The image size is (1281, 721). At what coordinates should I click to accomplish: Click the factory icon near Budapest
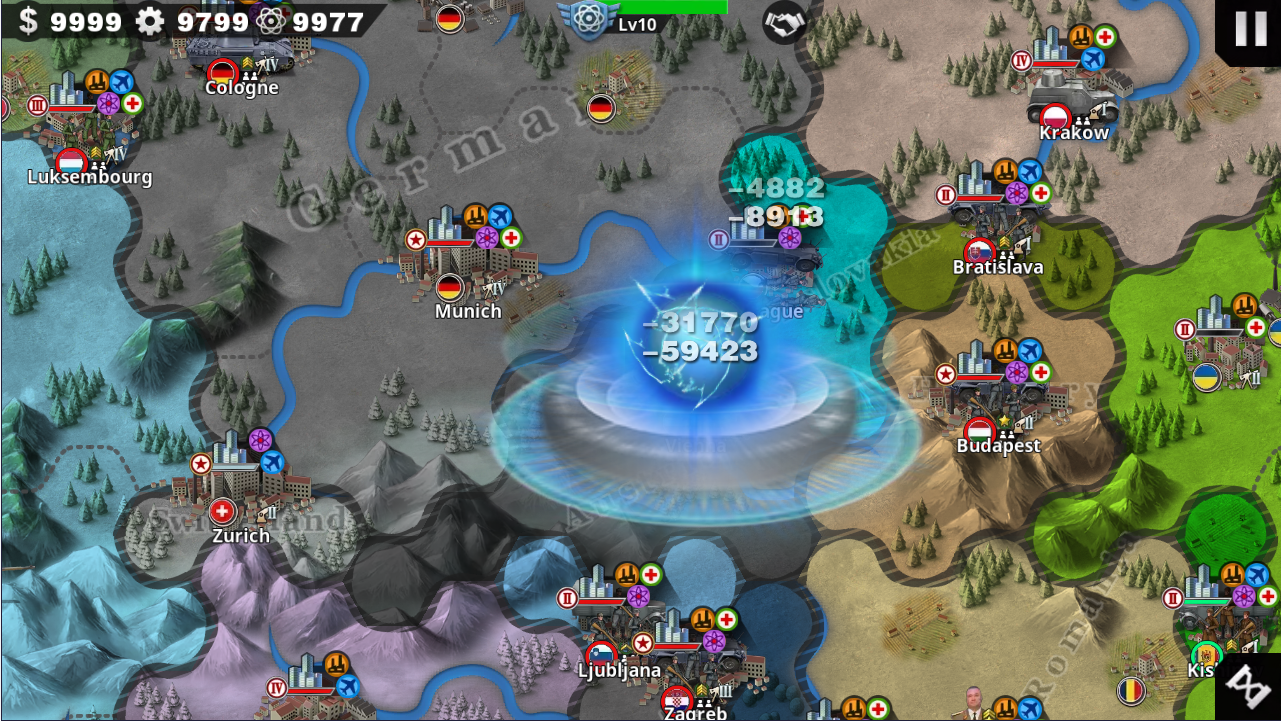pos(1005,349)
